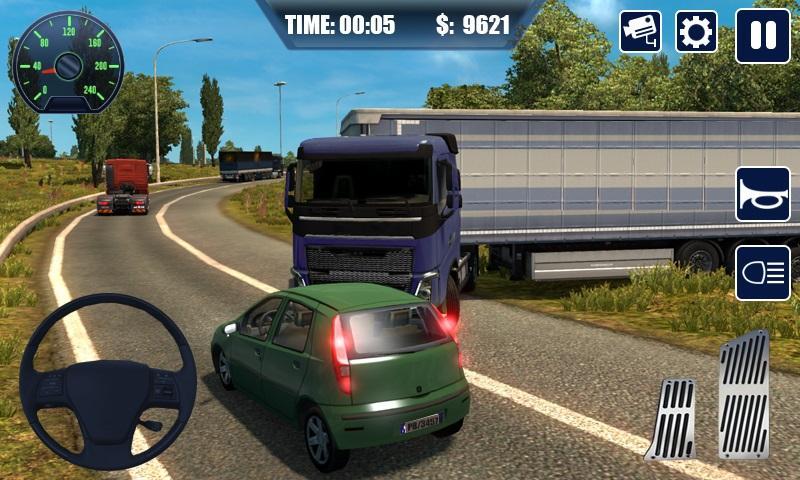Tap the small brake pedal
The width and height of the screenshot is (800, 480).
pyautogui.click(x=671, y=419)
